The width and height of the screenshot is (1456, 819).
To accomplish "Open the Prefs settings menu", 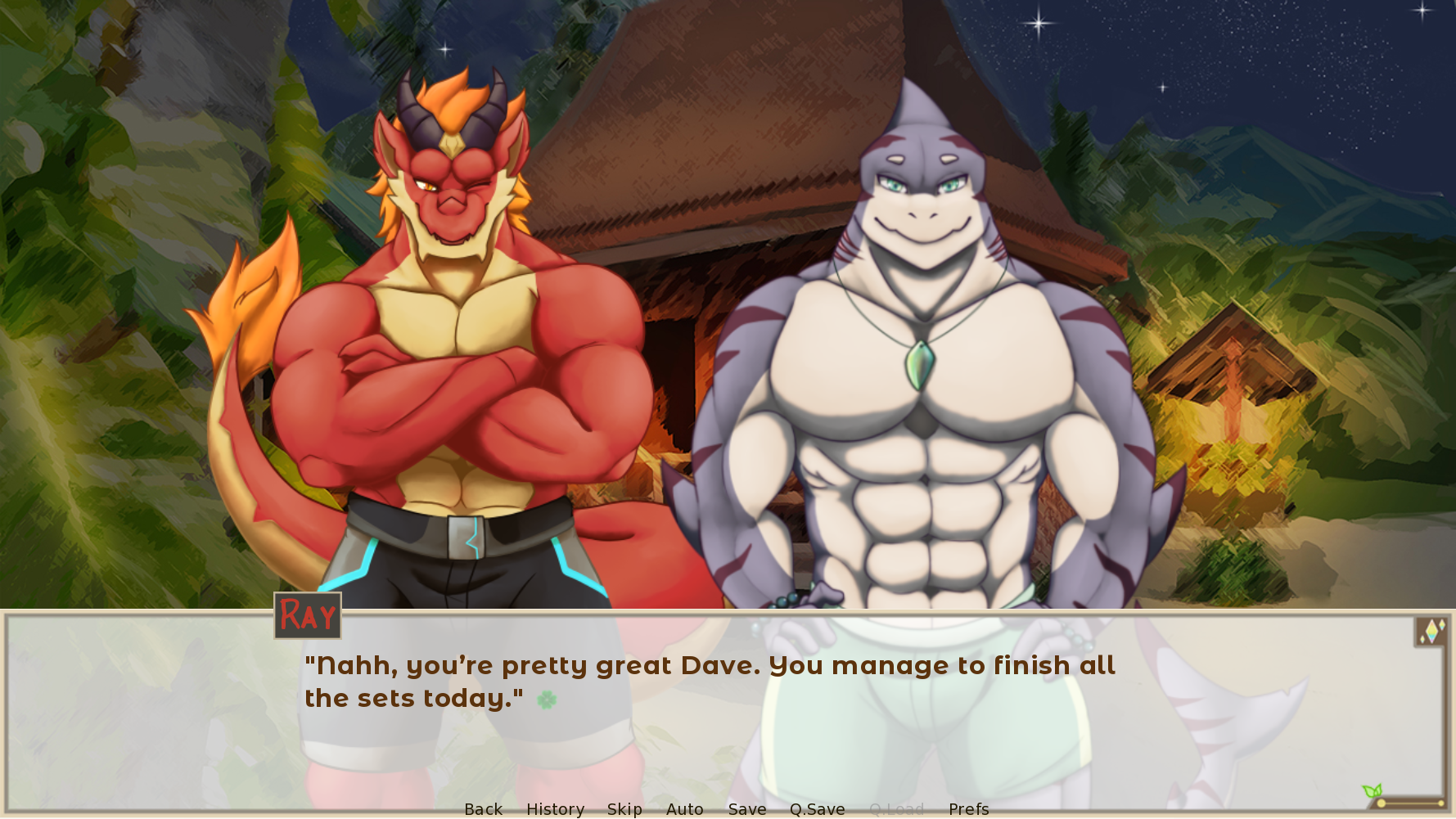I will click(968, 808).
